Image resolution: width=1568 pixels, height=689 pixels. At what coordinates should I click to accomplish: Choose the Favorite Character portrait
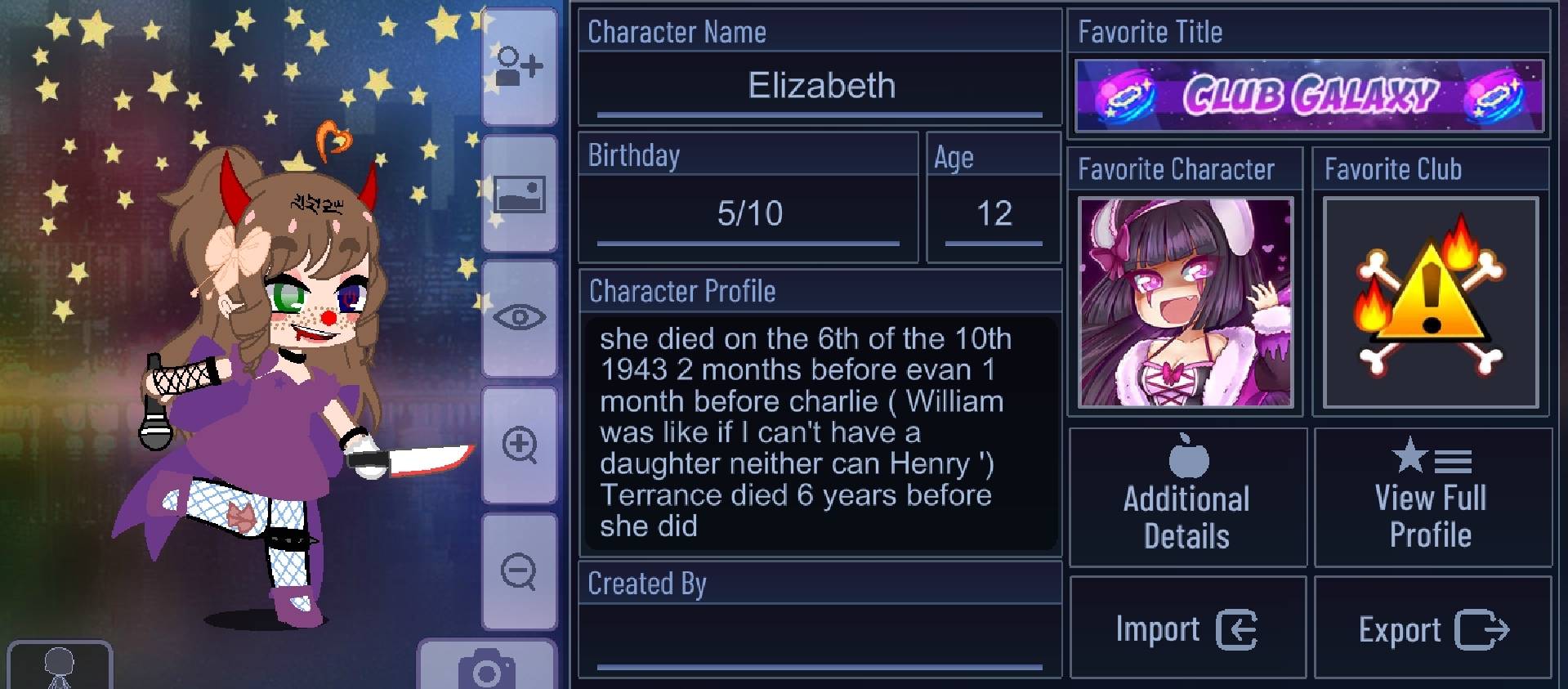[1185, 302]
